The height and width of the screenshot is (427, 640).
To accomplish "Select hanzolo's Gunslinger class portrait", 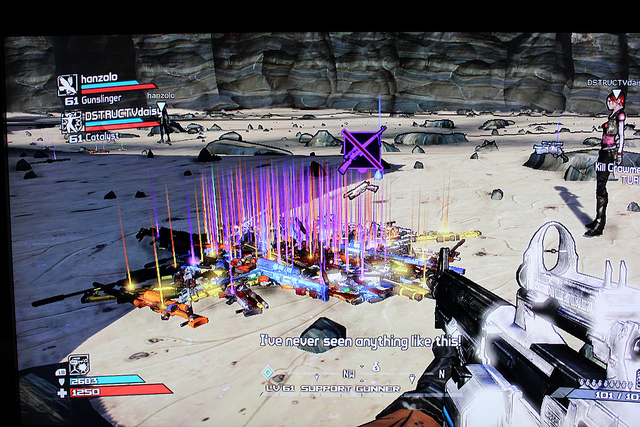I will click(x=68, y=84).
